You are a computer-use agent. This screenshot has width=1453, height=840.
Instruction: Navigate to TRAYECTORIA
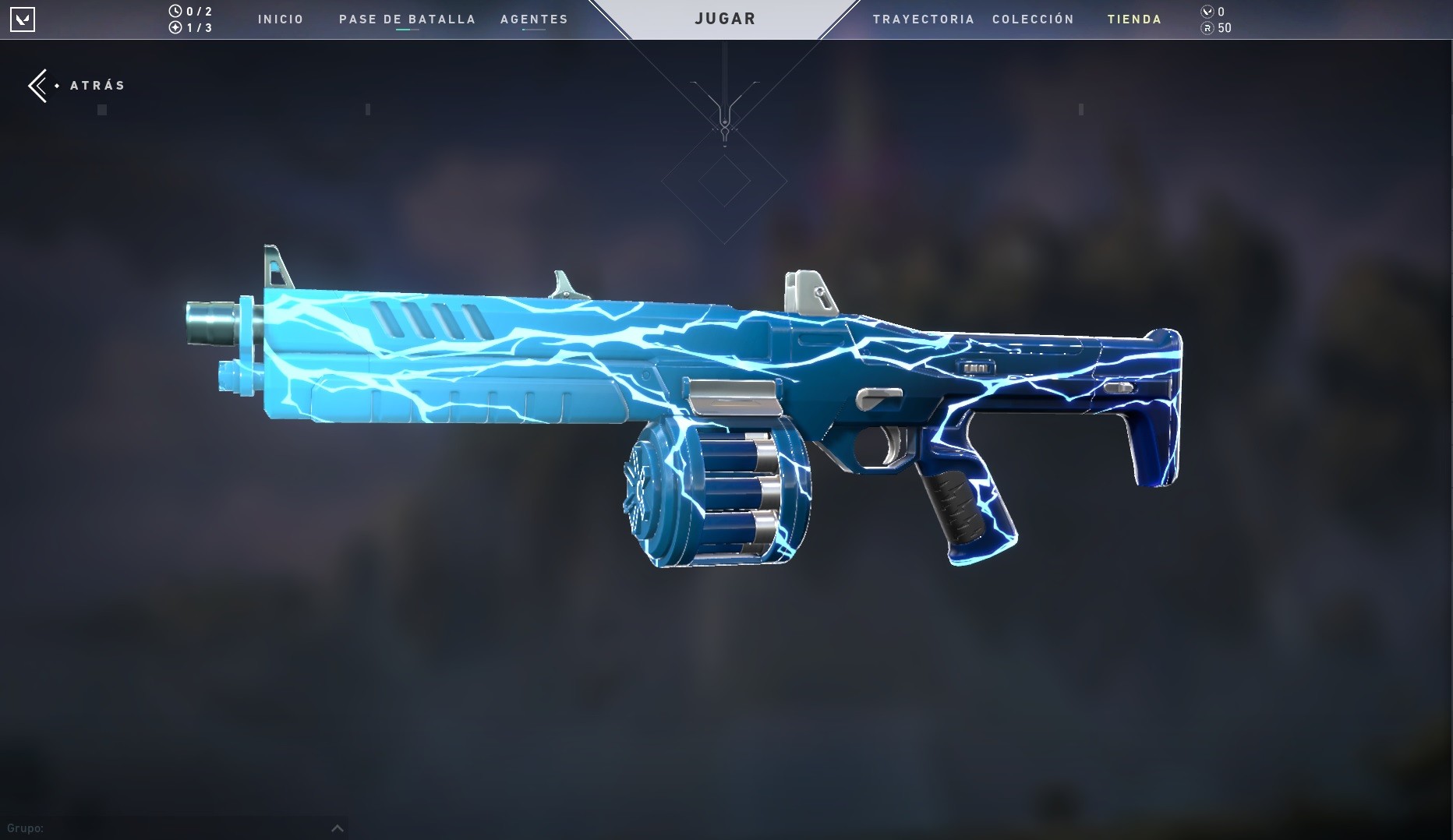coord(924,19)
